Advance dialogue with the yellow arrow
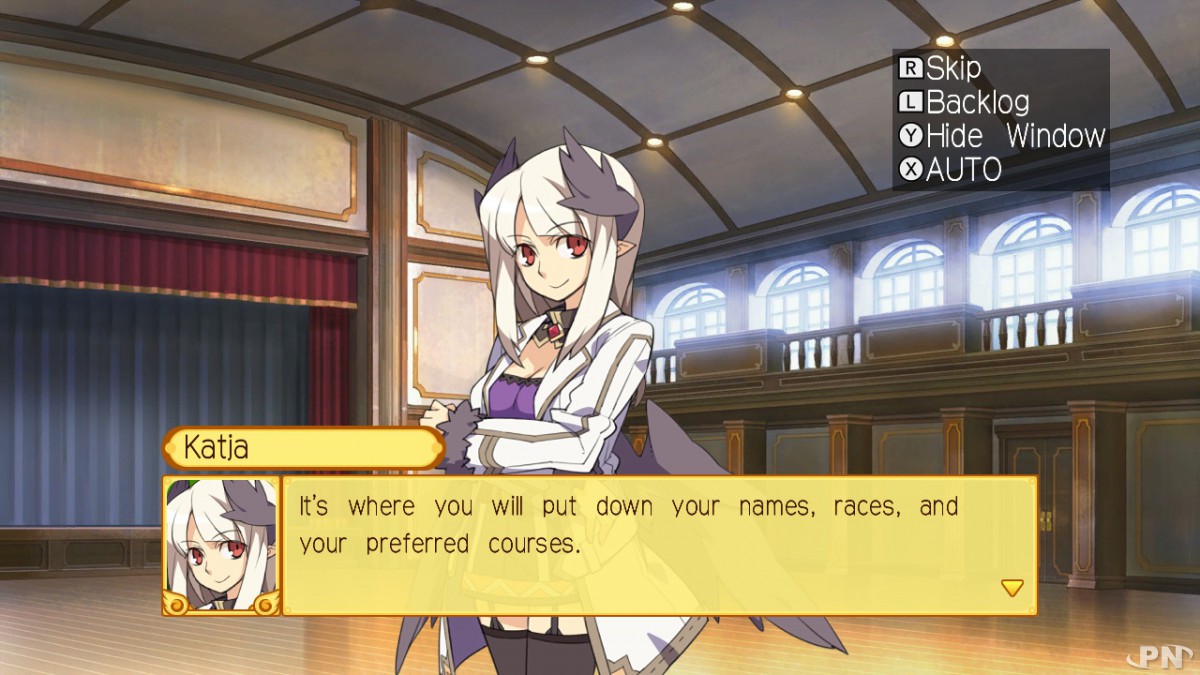The image size is (1200, 675). (x=1012, y=588)
